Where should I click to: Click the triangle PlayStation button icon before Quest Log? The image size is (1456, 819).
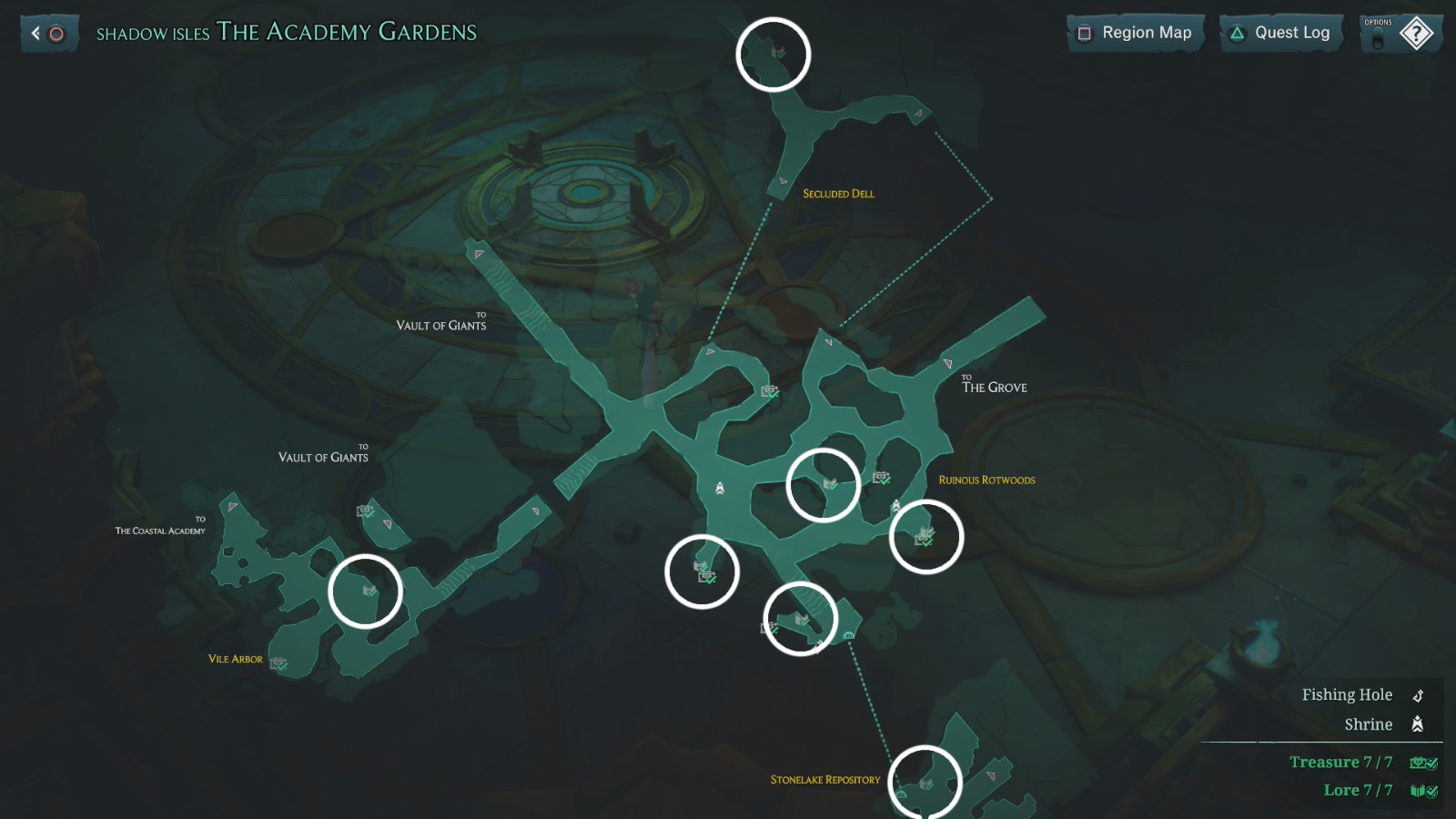pos(1238,33)
